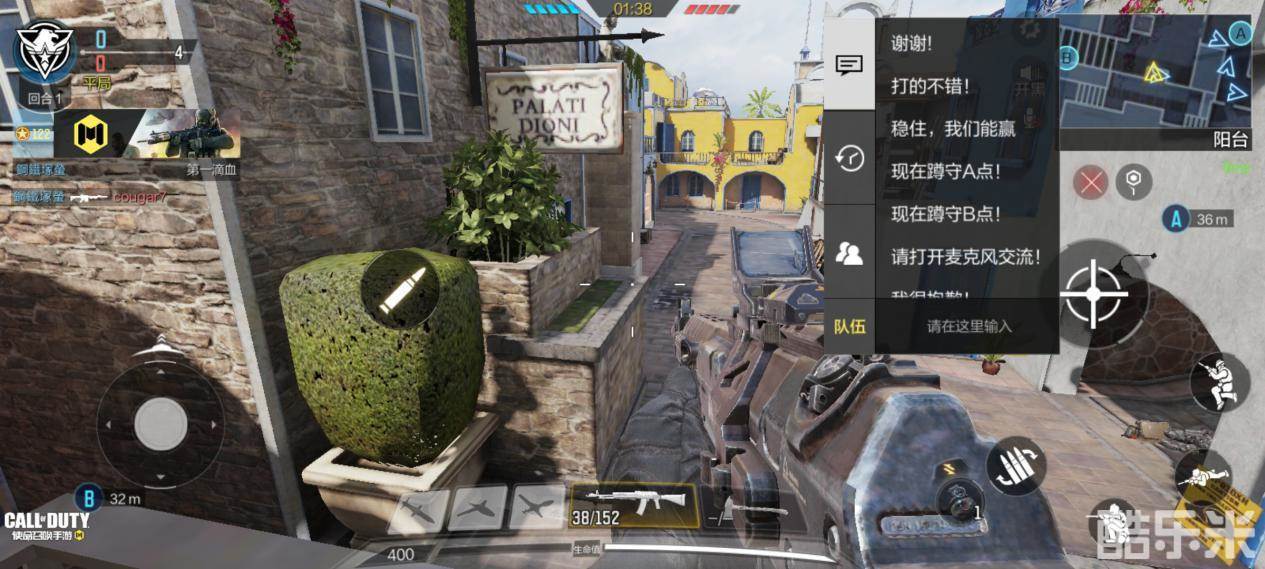The image size is (1265, 569).
Task: Tap the crosshair fire button
Action: tap(1093, 293)
